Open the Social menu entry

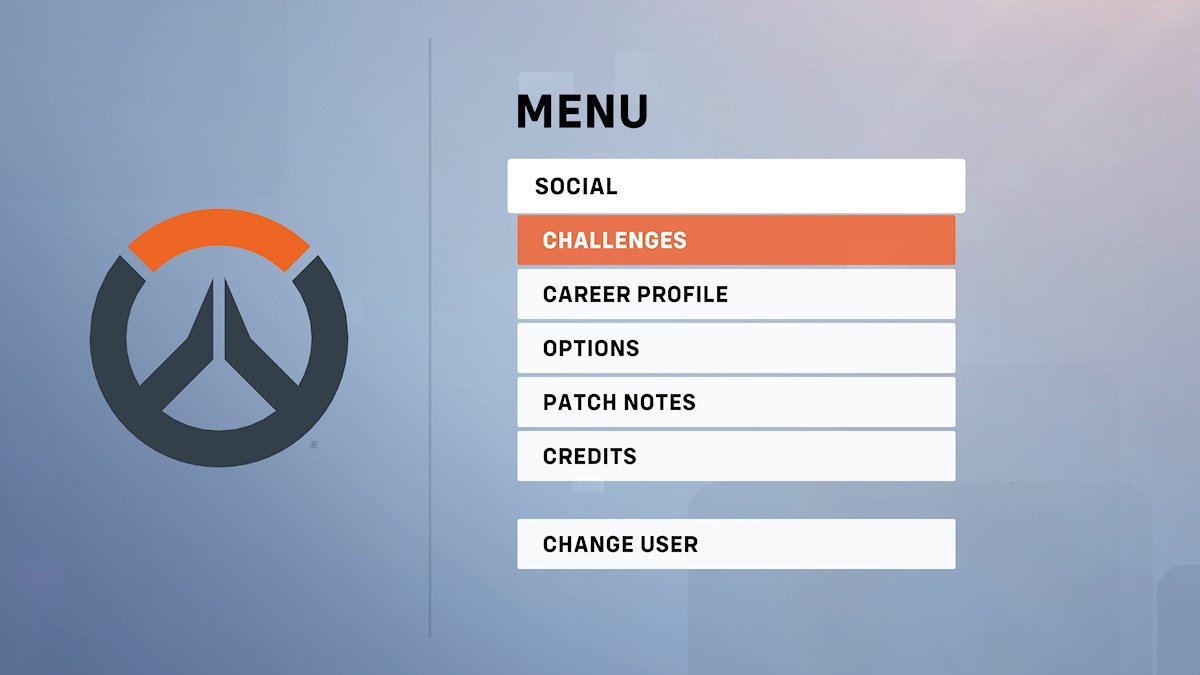tap(736, 186)
